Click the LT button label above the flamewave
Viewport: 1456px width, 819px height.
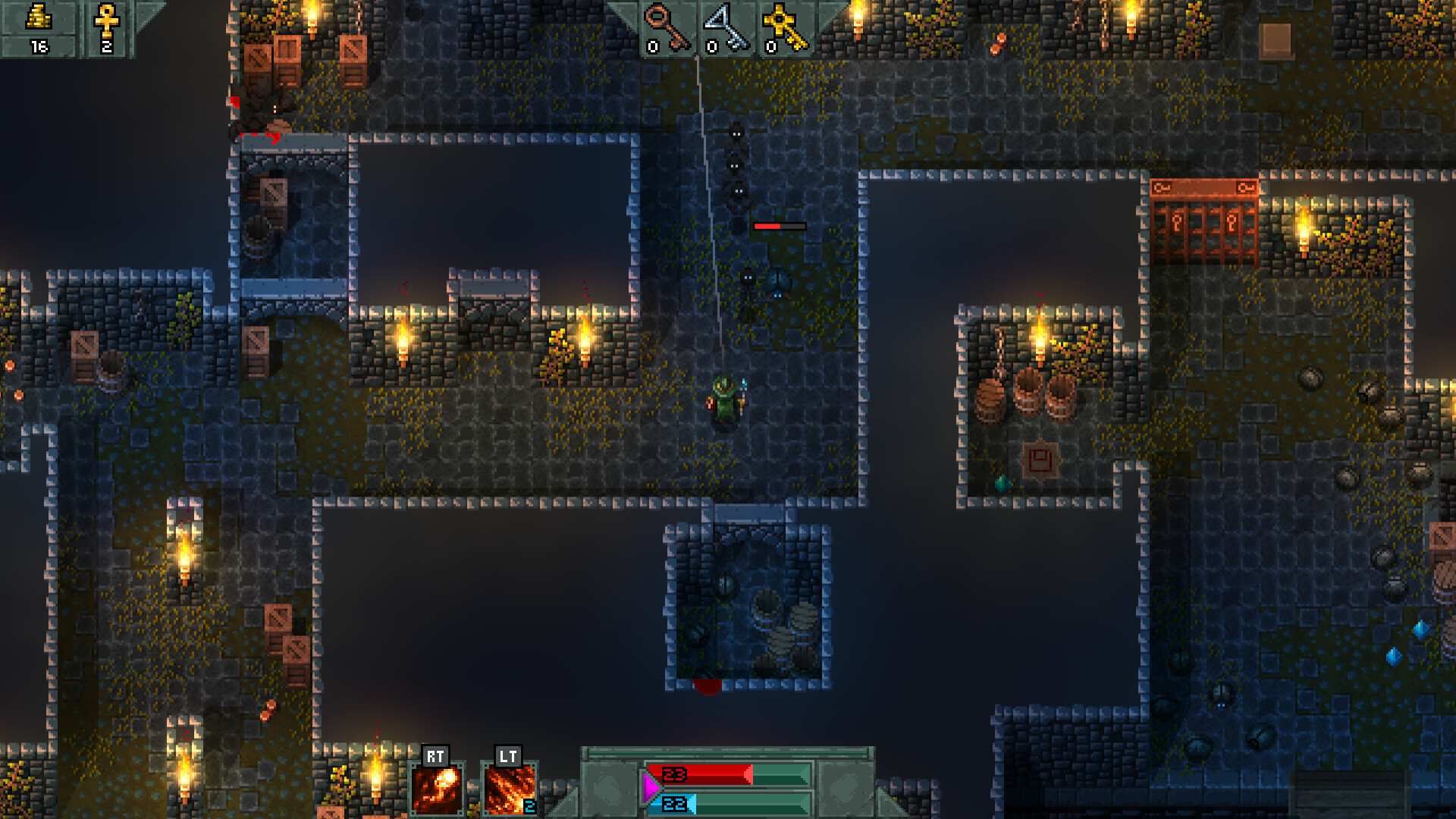click(x=508, y=755)
